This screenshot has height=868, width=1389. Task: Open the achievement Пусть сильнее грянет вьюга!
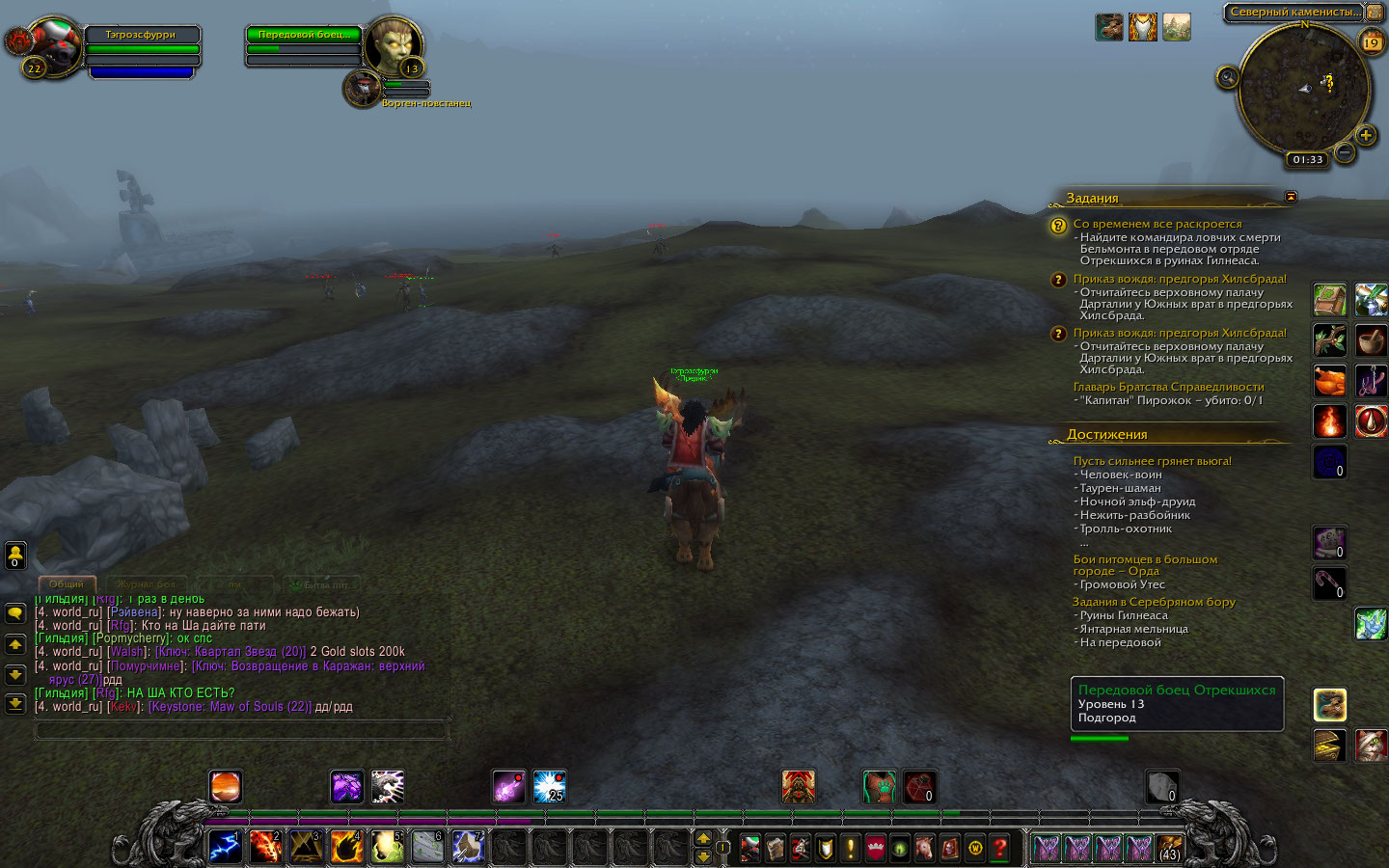(1152, 461)
